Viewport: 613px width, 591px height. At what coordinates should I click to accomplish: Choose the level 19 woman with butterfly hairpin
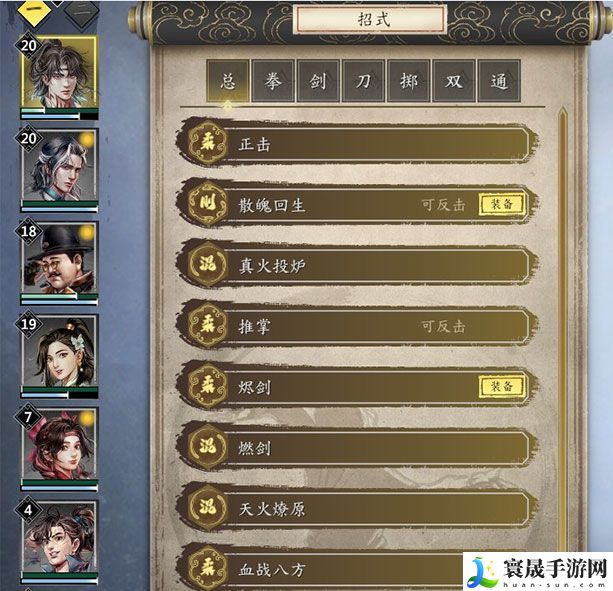click(x=59, y=353)
